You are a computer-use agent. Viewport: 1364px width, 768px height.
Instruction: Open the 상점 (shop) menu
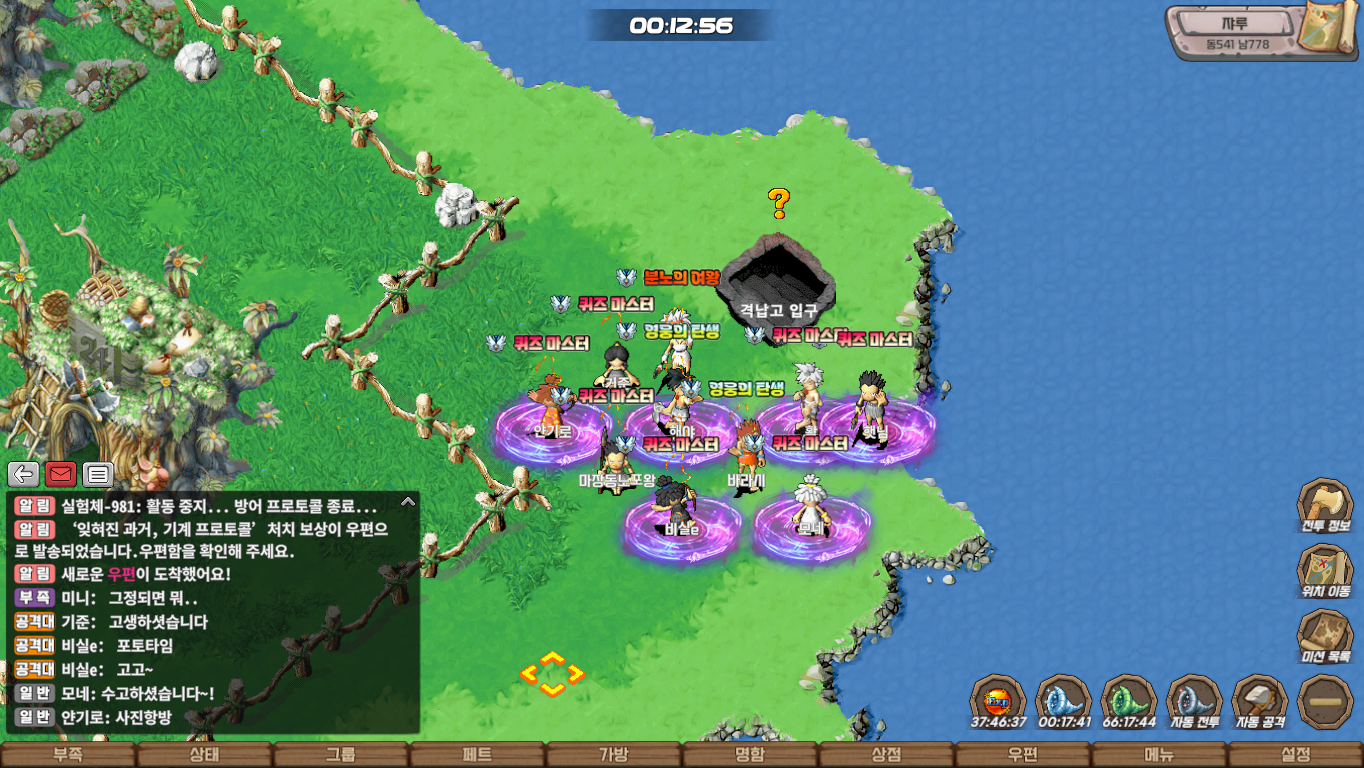(886, 755)
